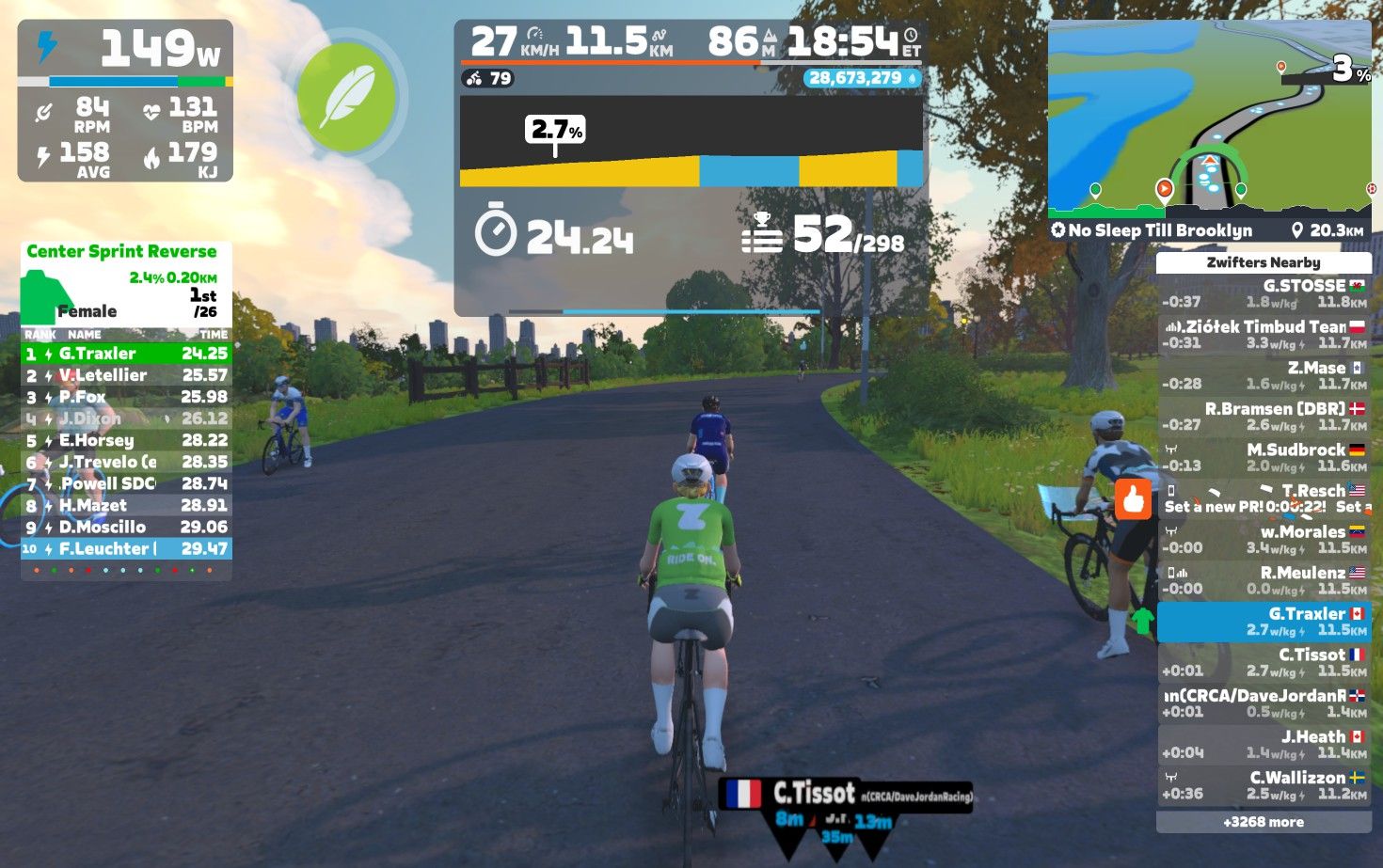
Task: Choose rider C.Tissot from the nearby list
Action: (1264, 662)
